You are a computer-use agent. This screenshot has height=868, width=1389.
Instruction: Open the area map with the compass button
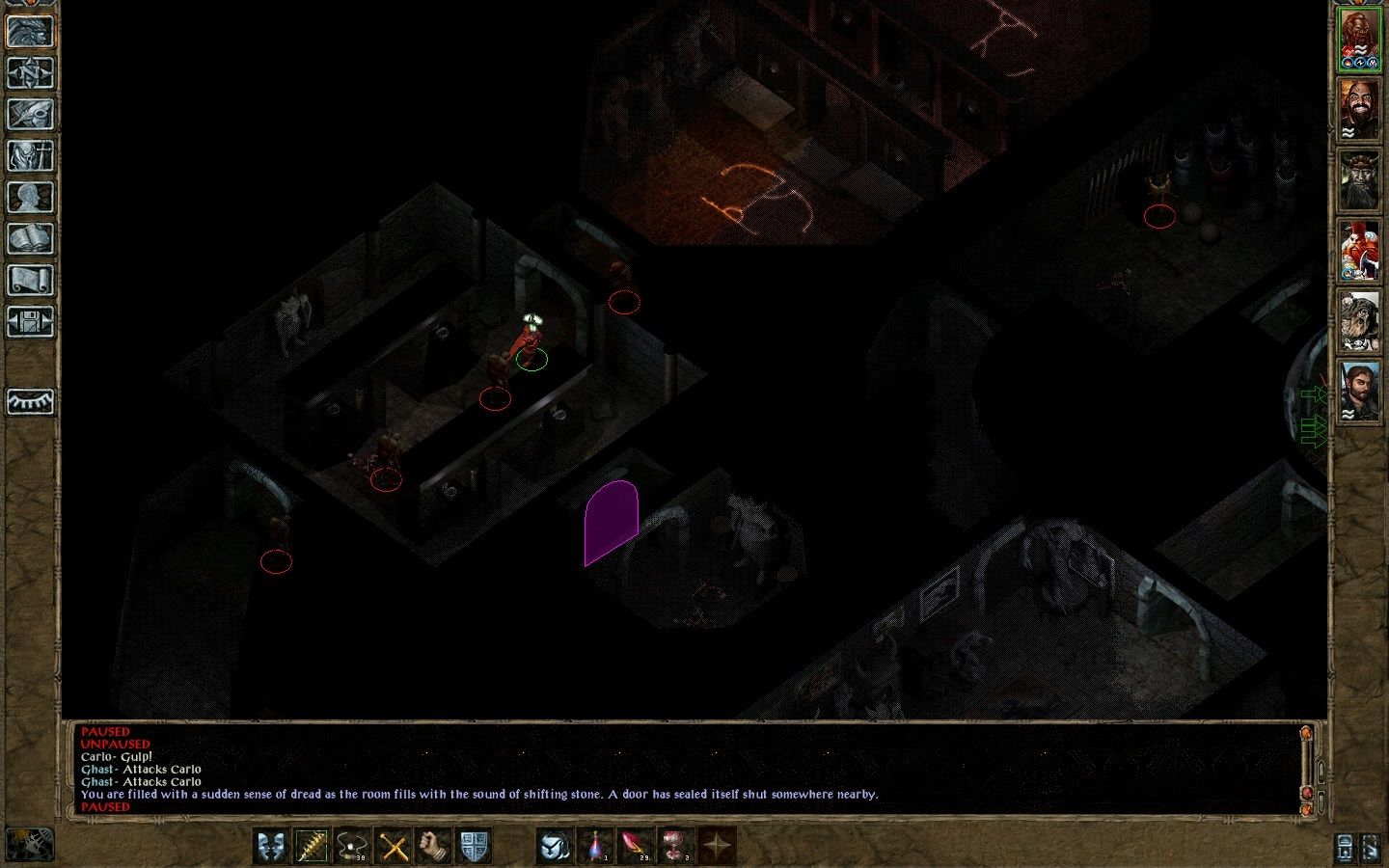(x=30, y=72)
